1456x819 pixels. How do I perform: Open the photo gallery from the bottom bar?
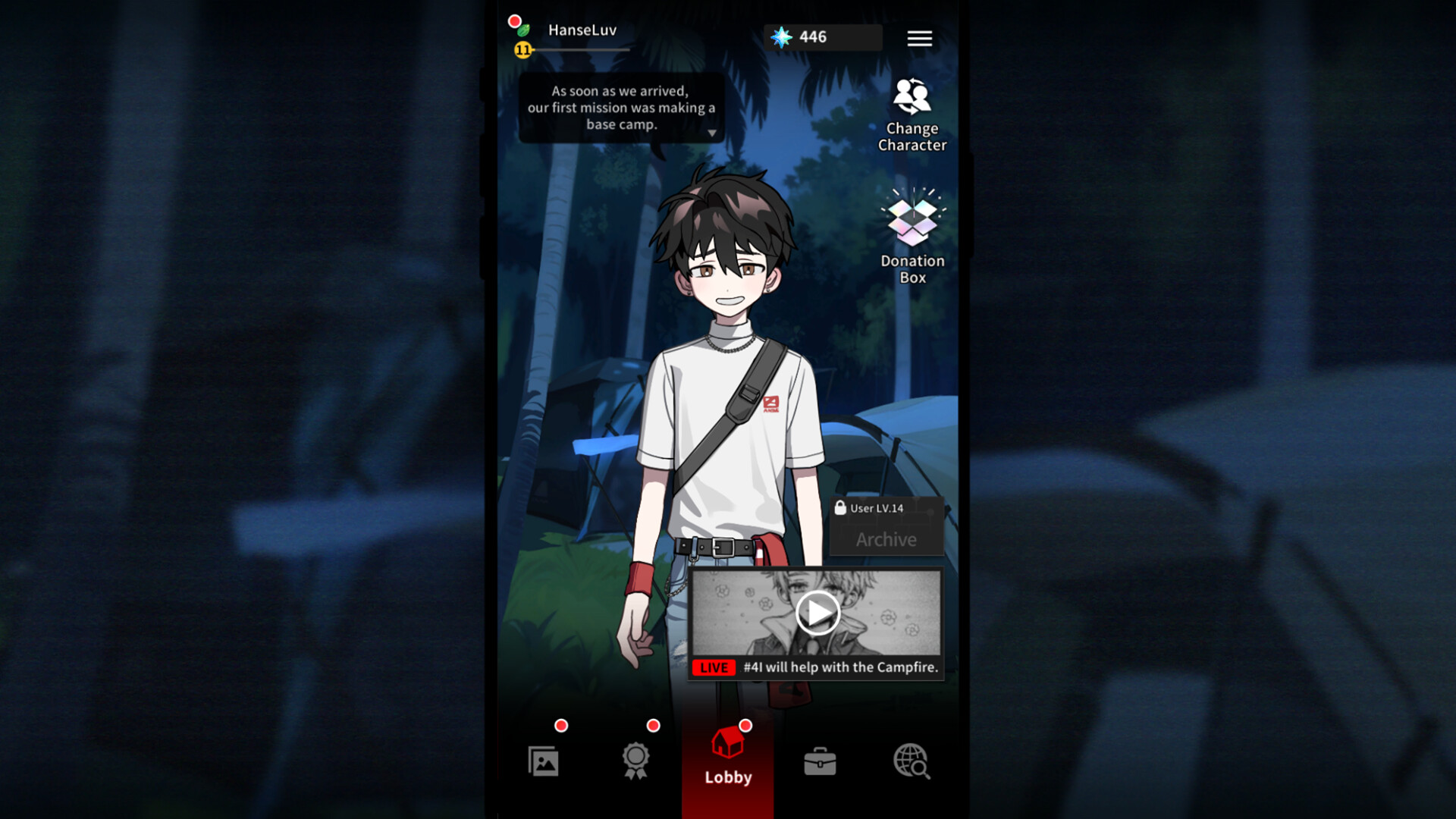click(x=544, y=761)
